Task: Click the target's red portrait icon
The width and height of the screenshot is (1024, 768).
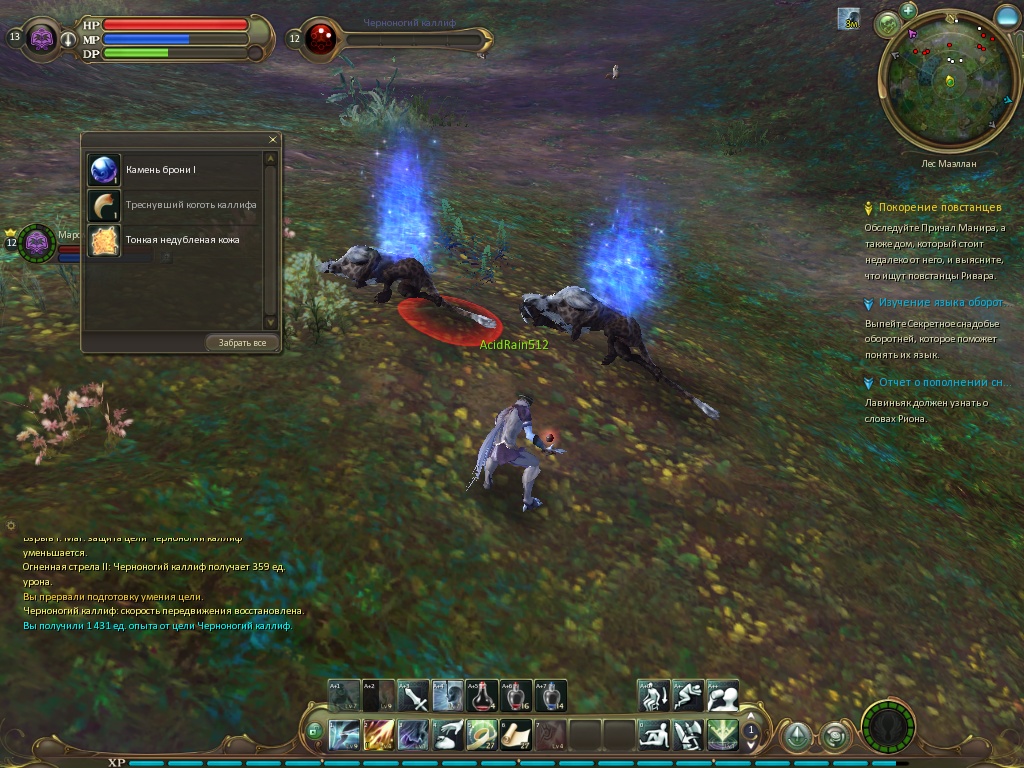Action: (321, 38)
